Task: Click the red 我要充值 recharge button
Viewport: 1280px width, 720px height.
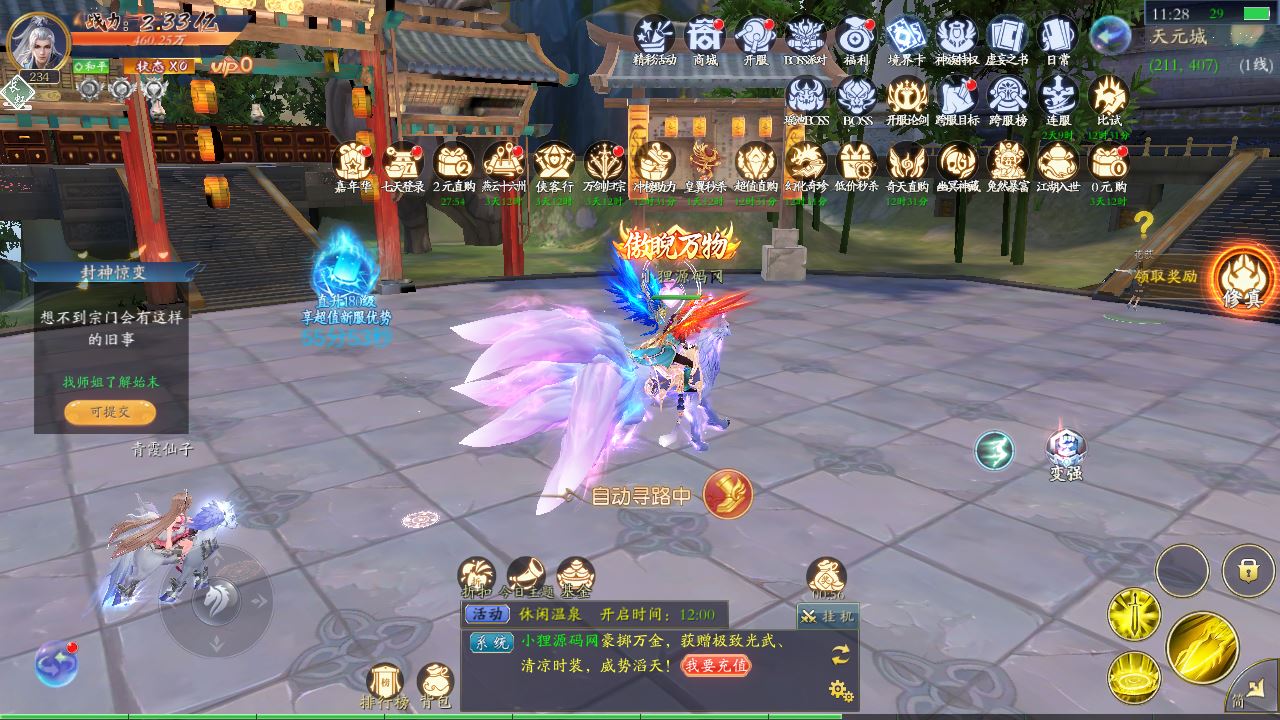Action: tap(716, 665)
